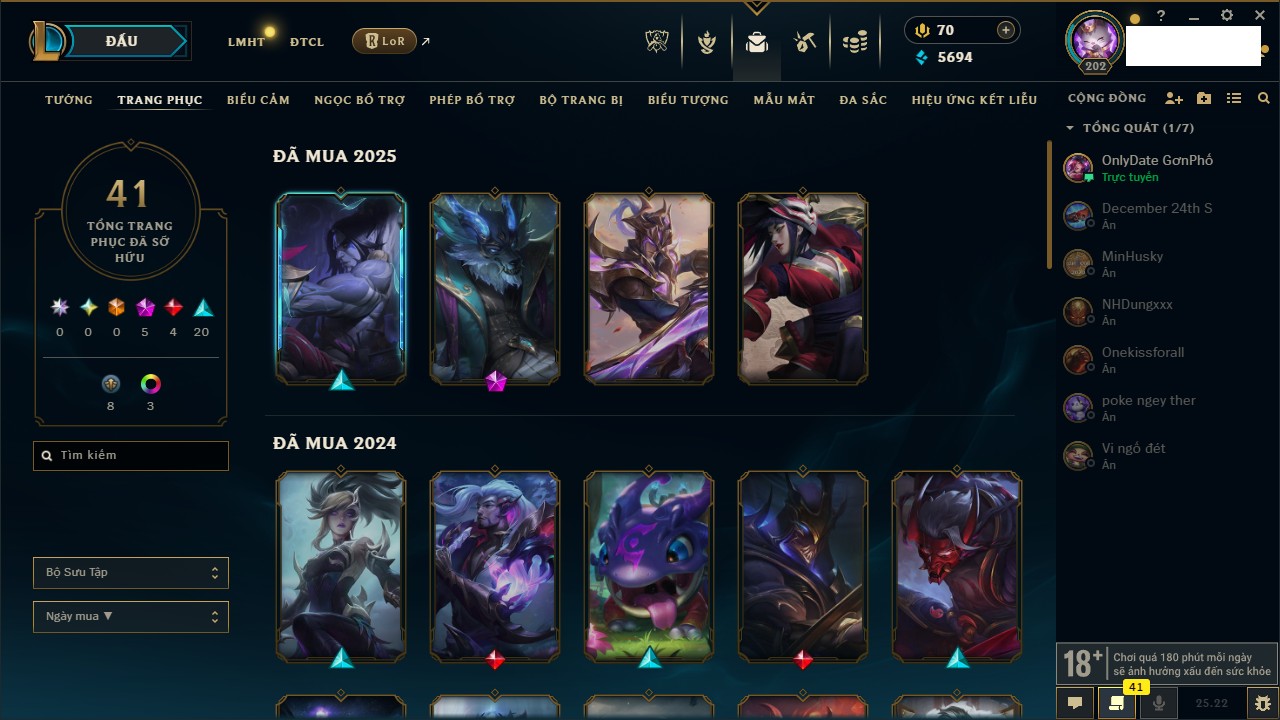Click the ĐẤU play button

click(121, 41)
